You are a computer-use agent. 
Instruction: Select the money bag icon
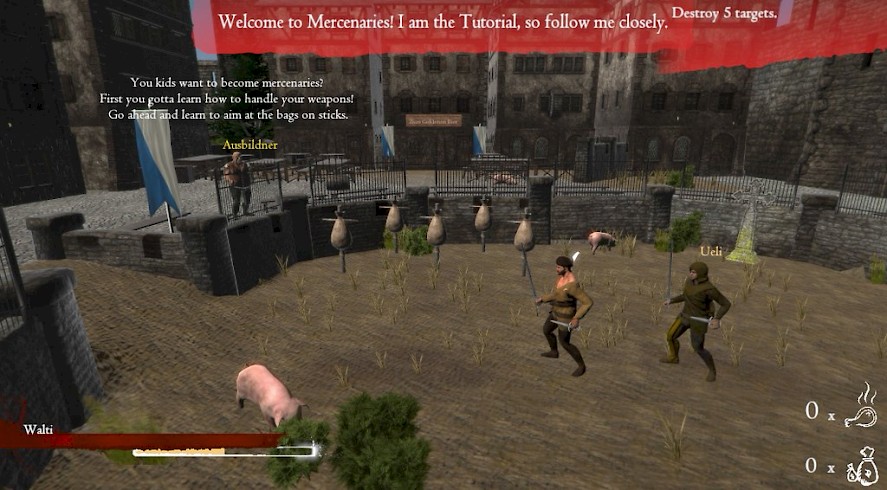[860, 464]
